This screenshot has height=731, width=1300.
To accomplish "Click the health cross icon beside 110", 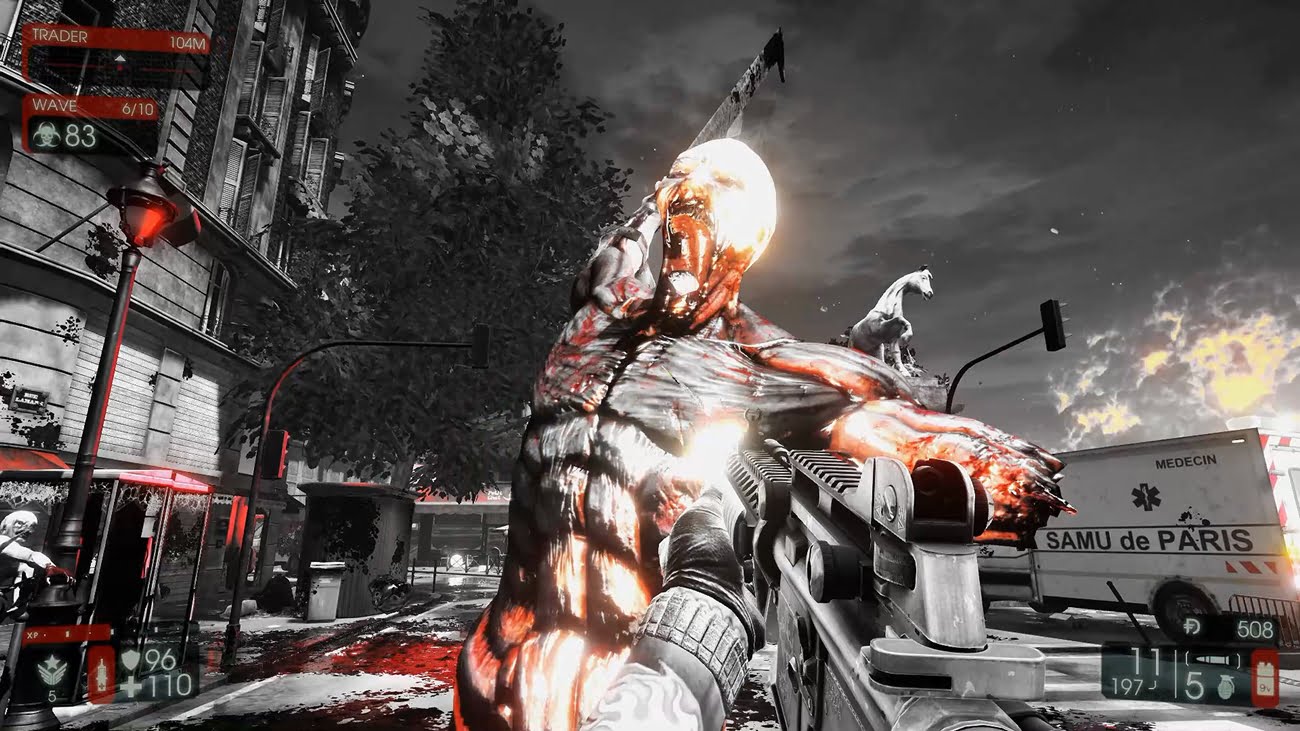I will 131,685.
